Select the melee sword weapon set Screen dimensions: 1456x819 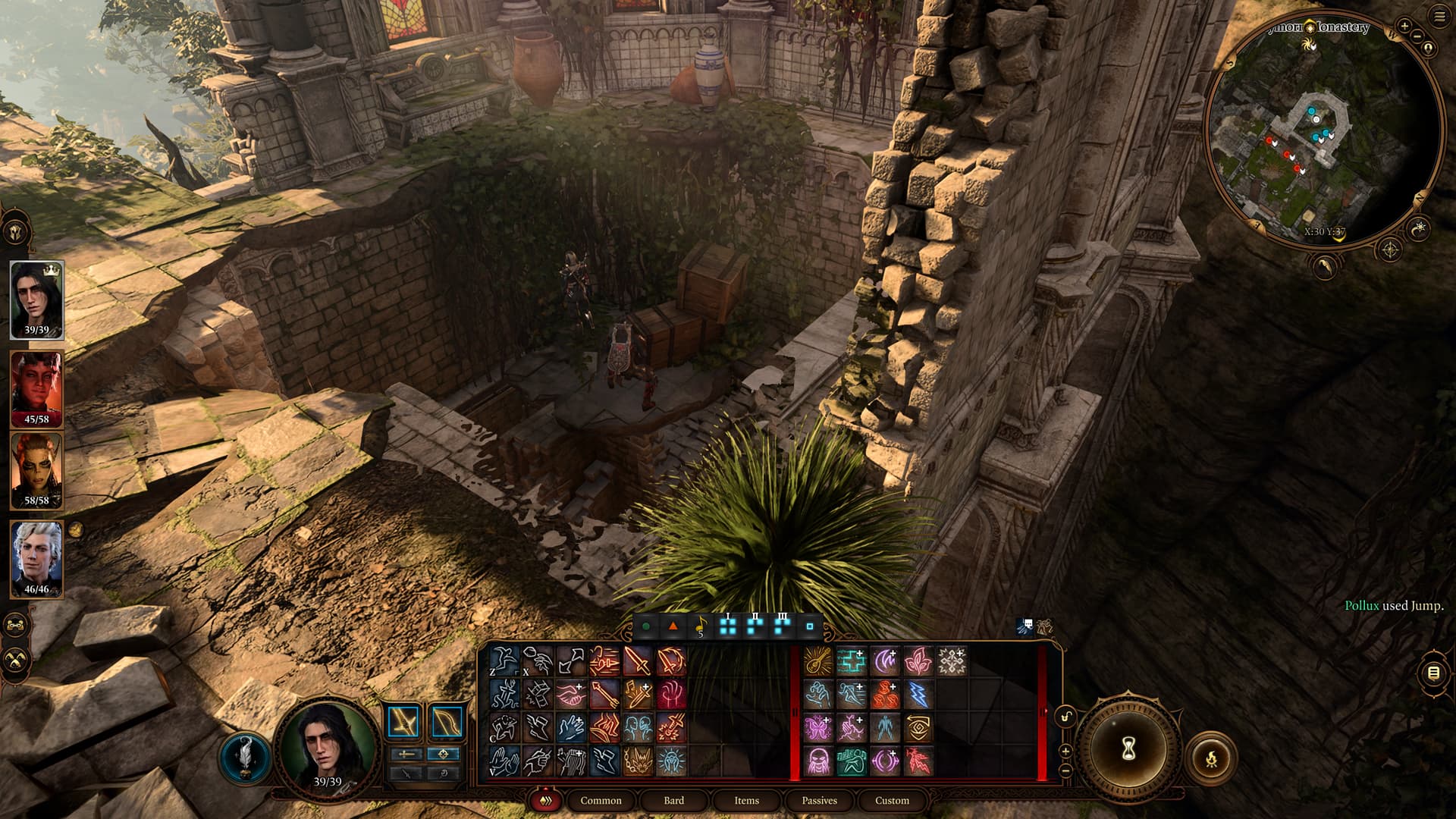403,721
